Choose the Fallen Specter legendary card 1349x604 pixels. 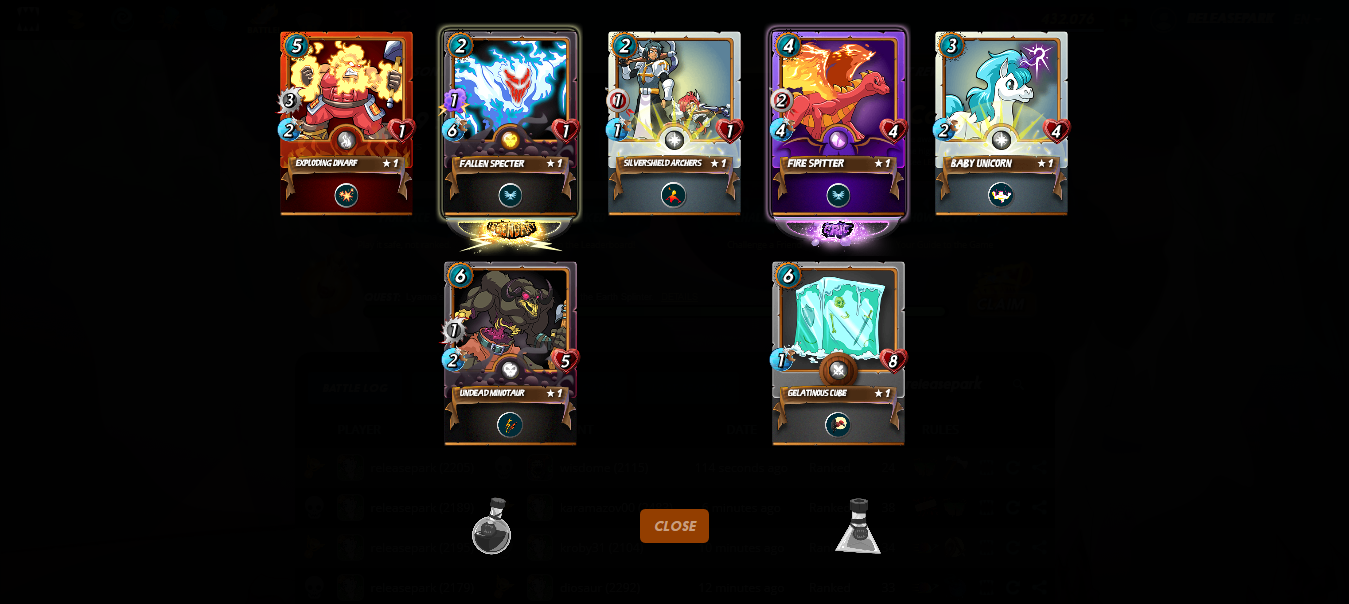tap(510, 123)
